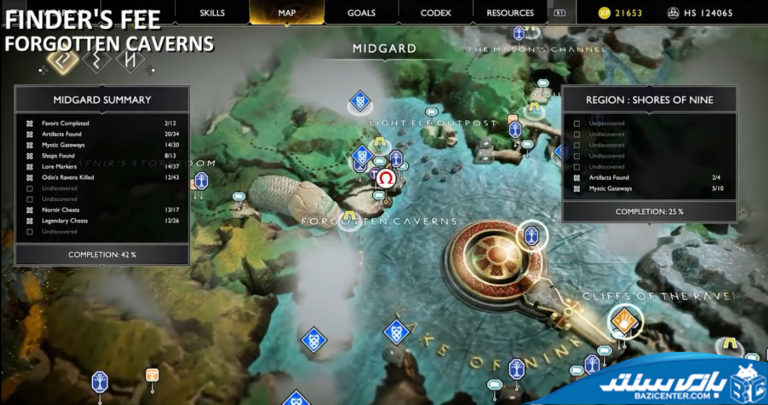This screenshot has width=768, height=405.
Task: Choose the Lore Markers summary row
Action: coord(100,167)
